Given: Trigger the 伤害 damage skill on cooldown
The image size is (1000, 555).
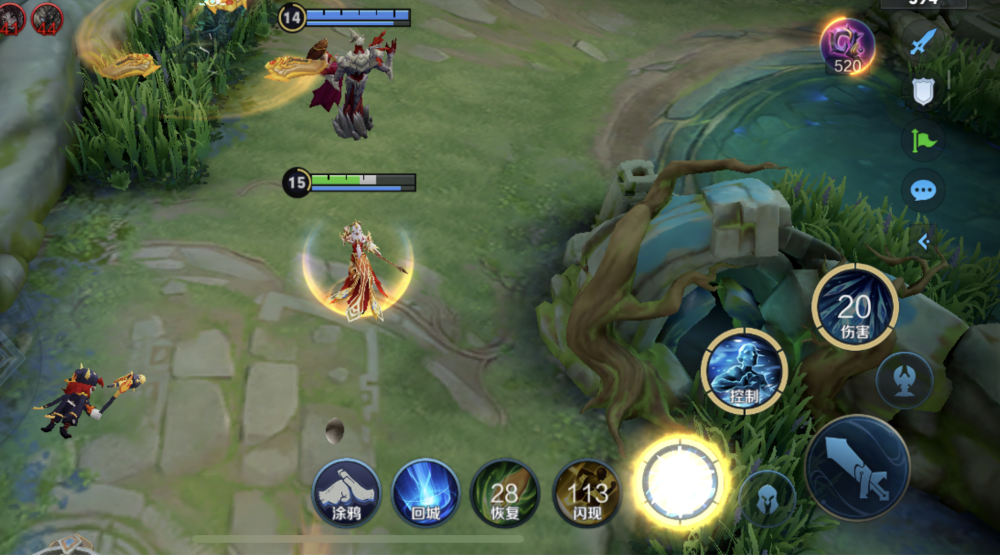Looking at the screenshot, I should [854, 307].
